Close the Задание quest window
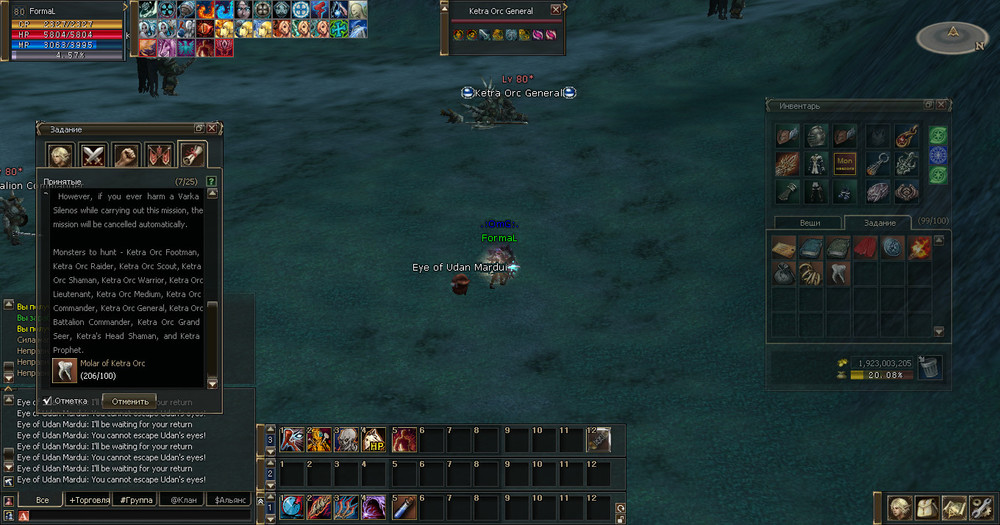 tap(212, 129)
